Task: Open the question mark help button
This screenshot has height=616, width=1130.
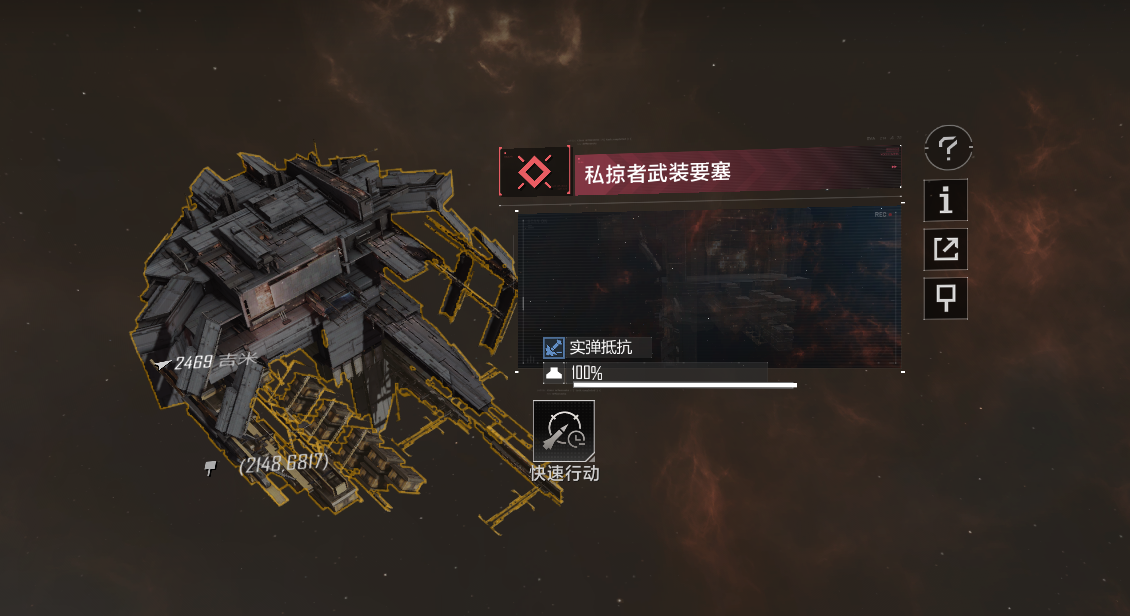Action: (948, 150)
